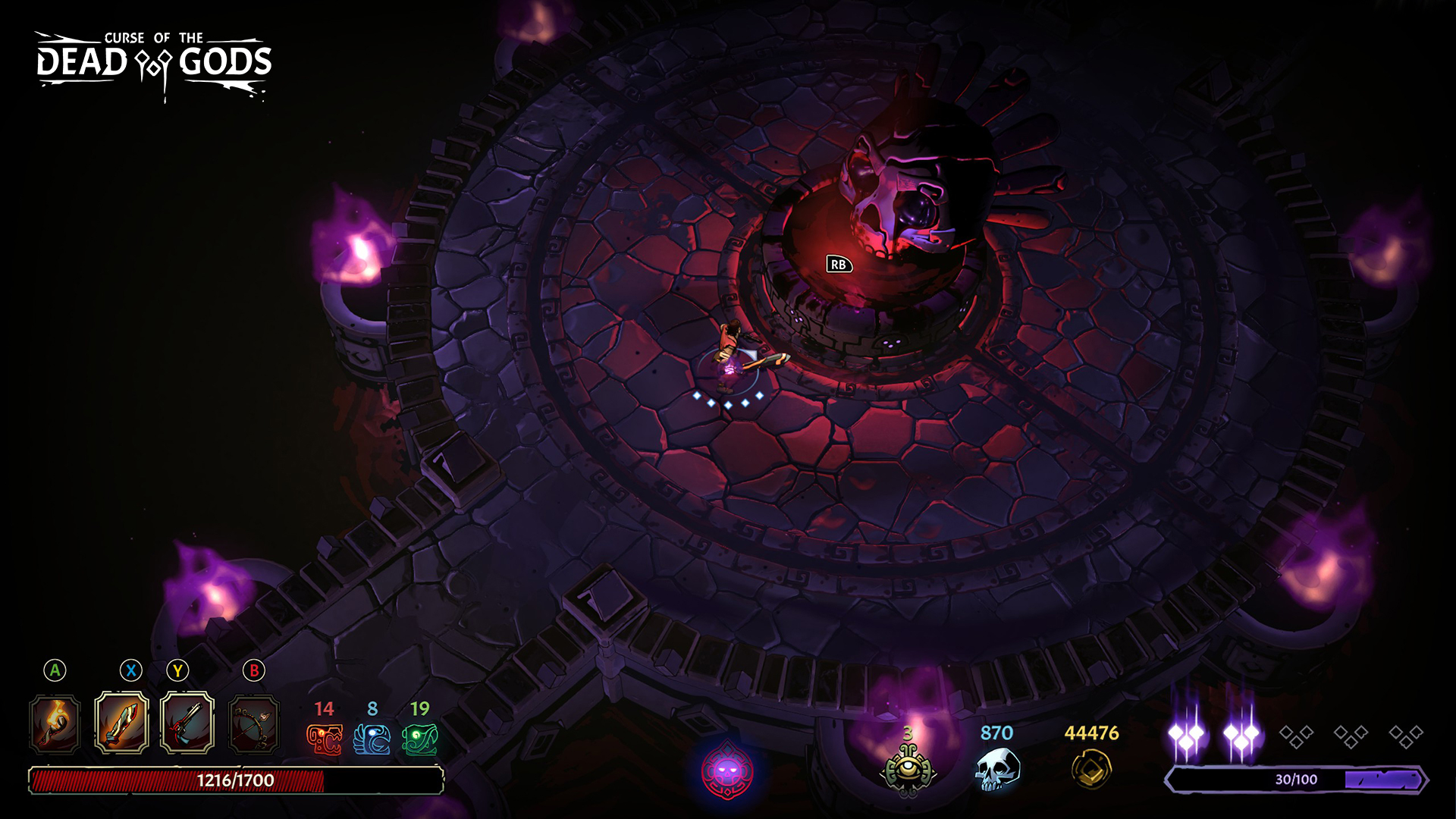Select the torch weapon slot
Screen dimensions: 1456x819
pyautogui.click(x=55, y=724)
